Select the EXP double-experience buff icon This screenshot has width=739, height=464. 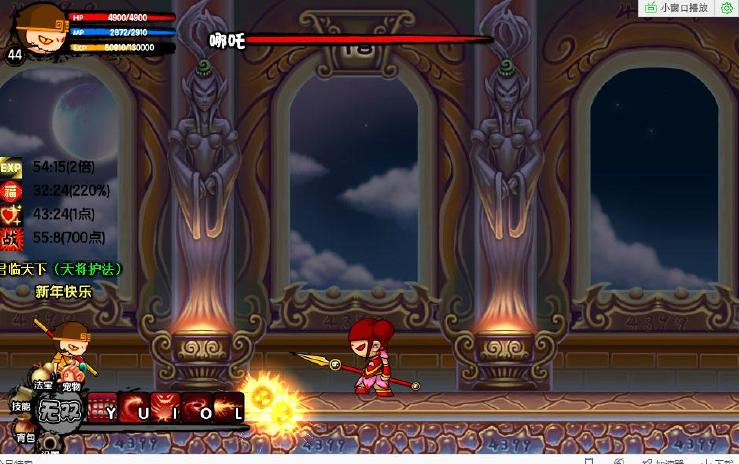tap(11, 167)
